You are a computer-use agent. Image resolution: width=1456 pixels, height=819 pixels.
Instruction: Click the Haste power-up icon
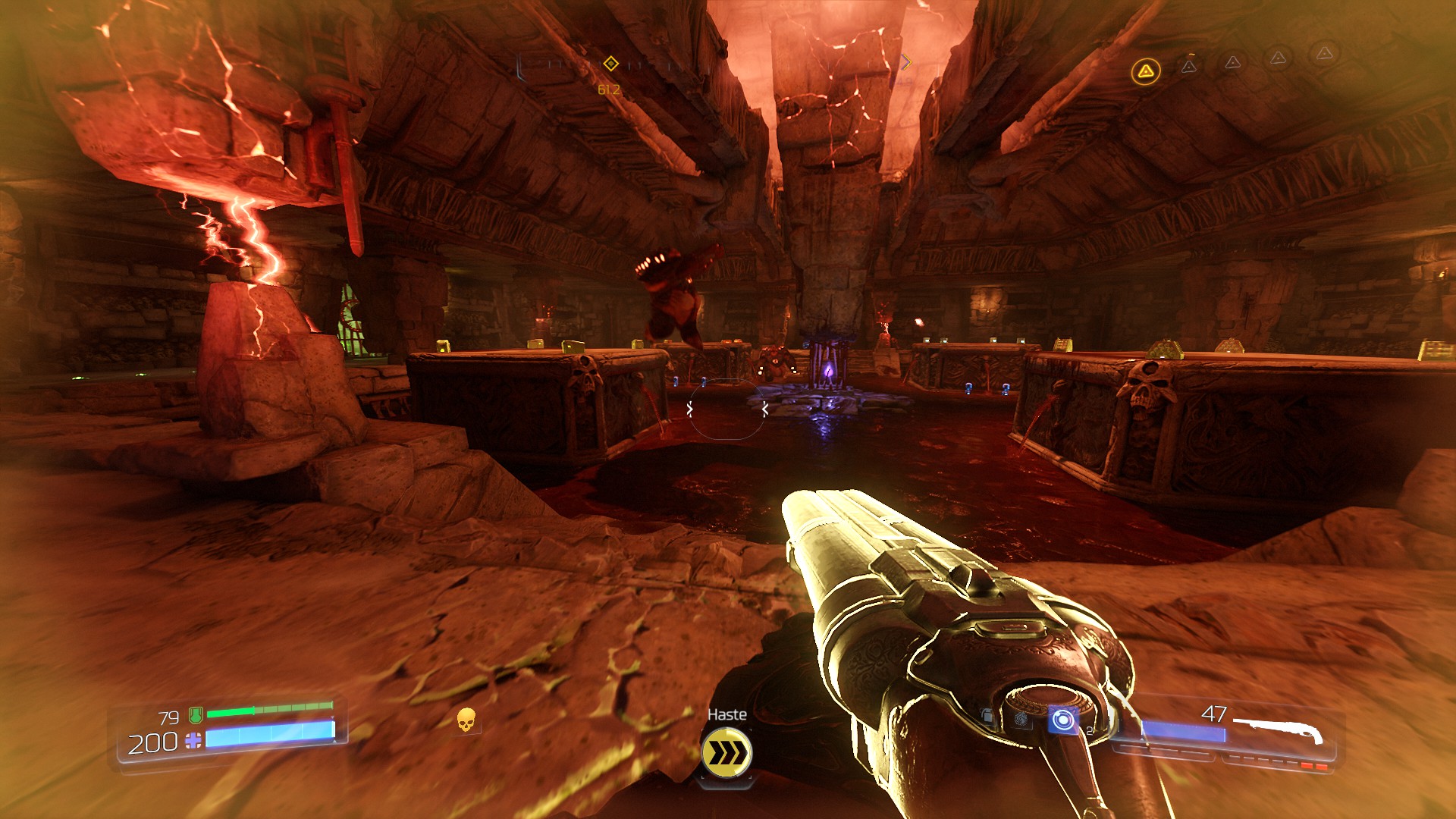[x=726, y=752]
